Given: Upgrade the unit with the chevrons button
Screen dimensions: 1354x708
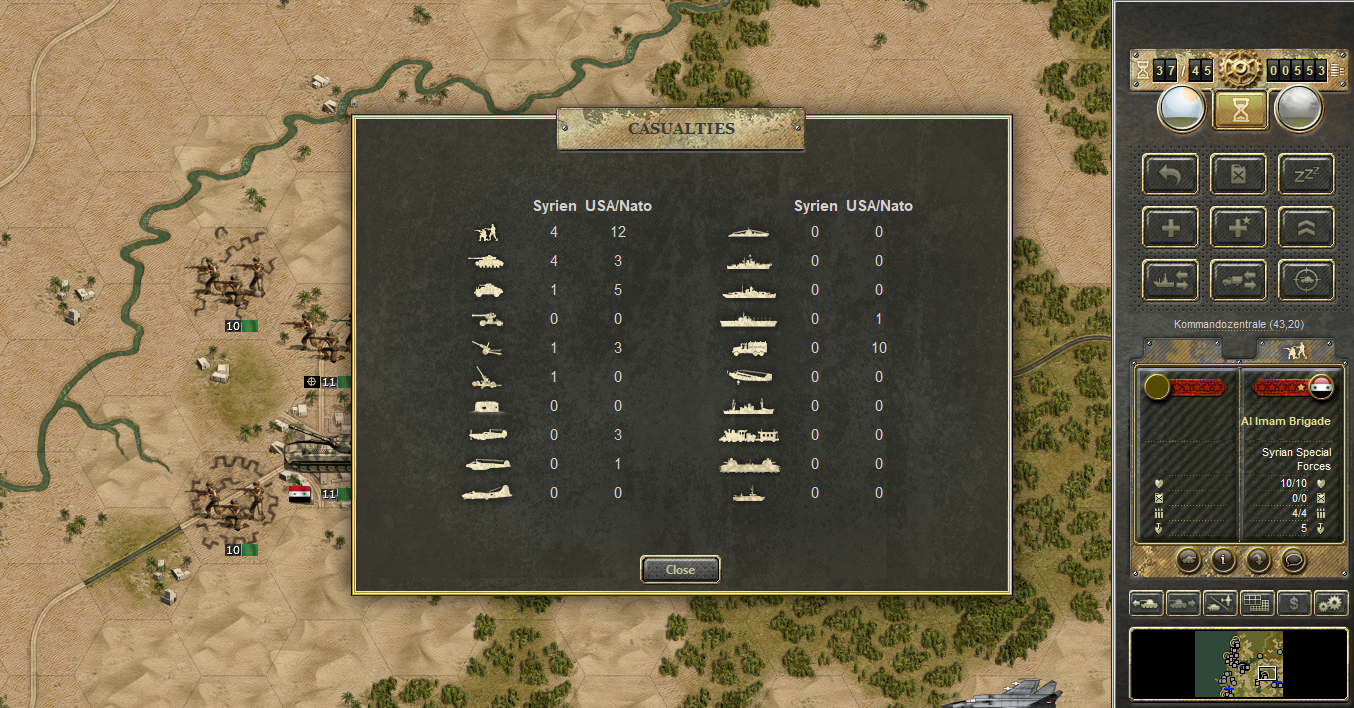Looking at the screenshot, I should point(1306,227).
